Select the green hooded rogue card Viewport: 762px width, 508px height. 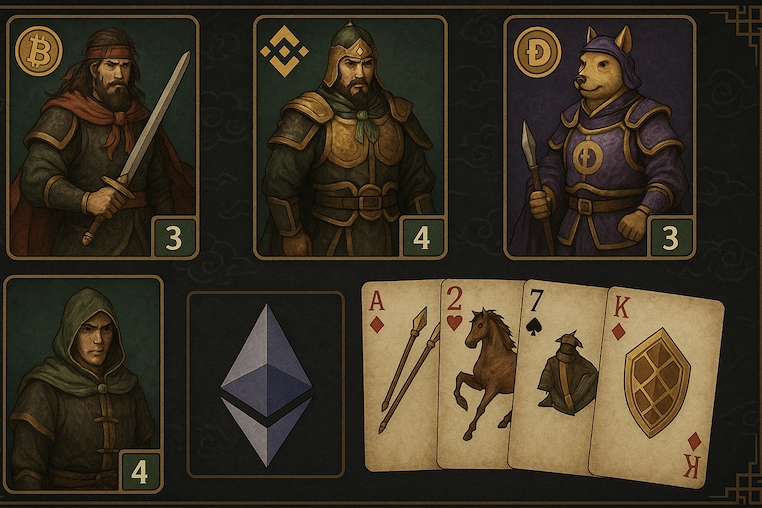point(84,384)
